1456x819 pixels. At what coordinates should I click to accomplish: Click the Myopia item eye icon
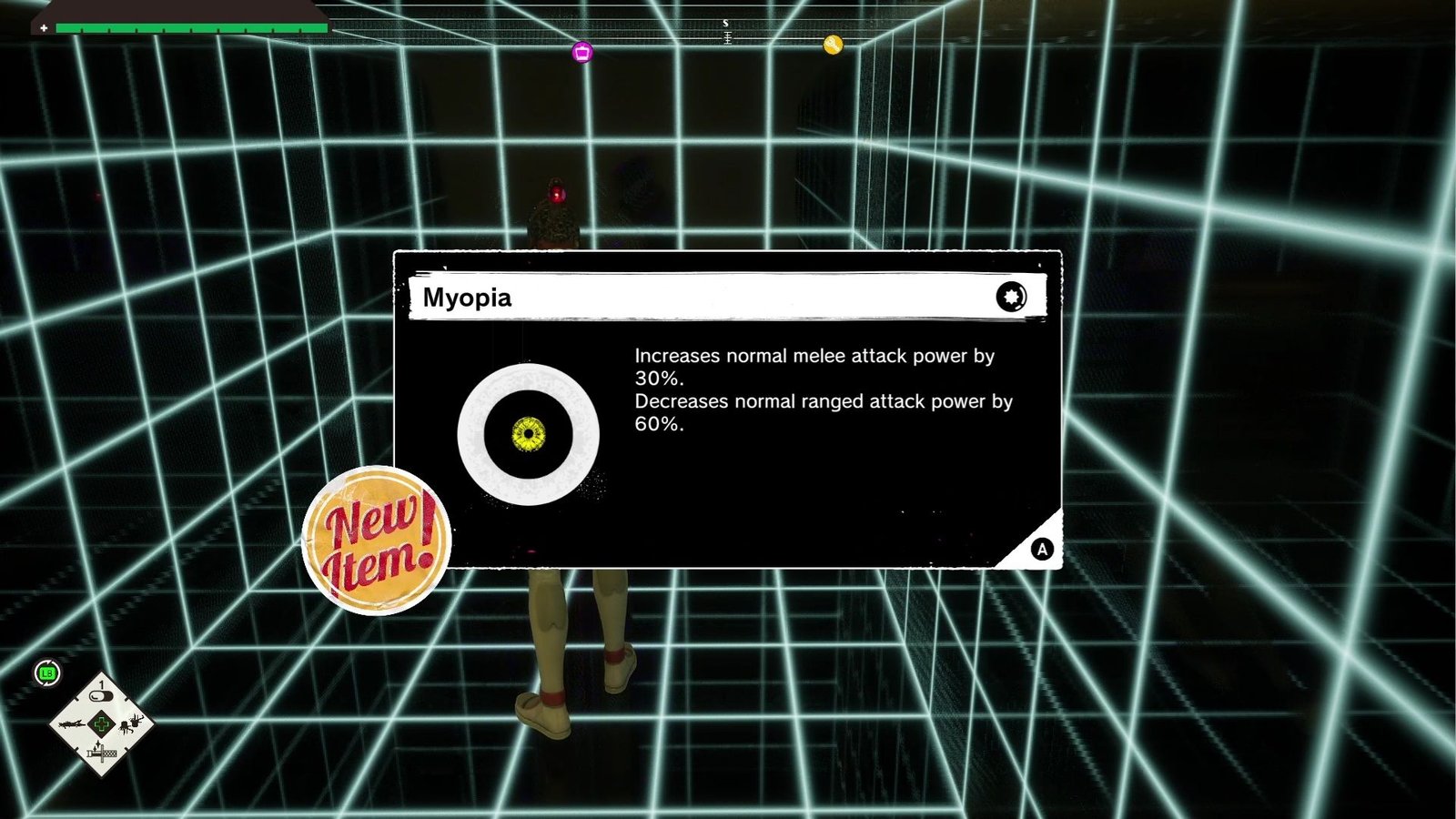coord(528,434)
